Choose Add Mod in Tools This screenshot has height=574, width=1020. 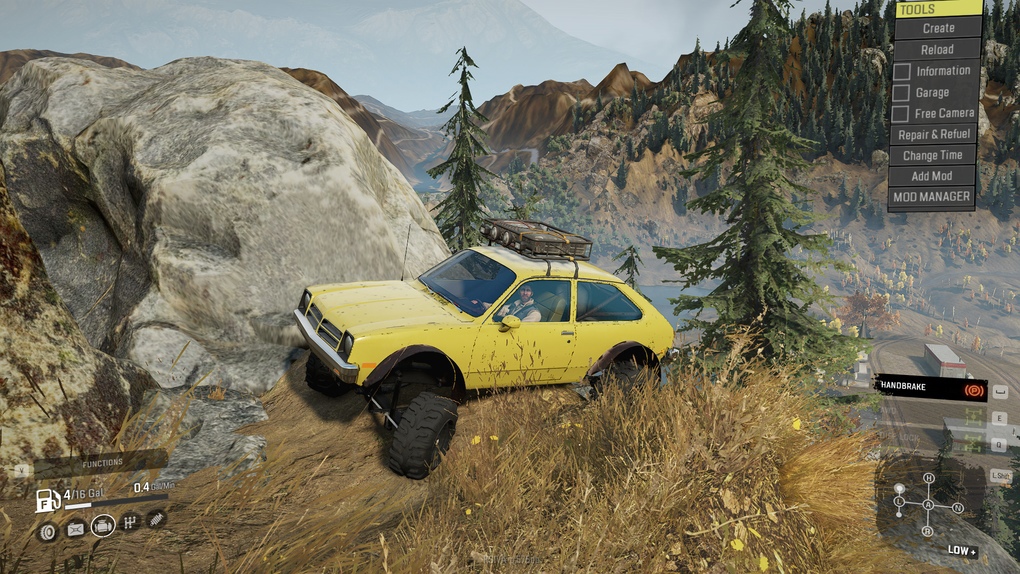pyautogui.click(x=932, y=176)
